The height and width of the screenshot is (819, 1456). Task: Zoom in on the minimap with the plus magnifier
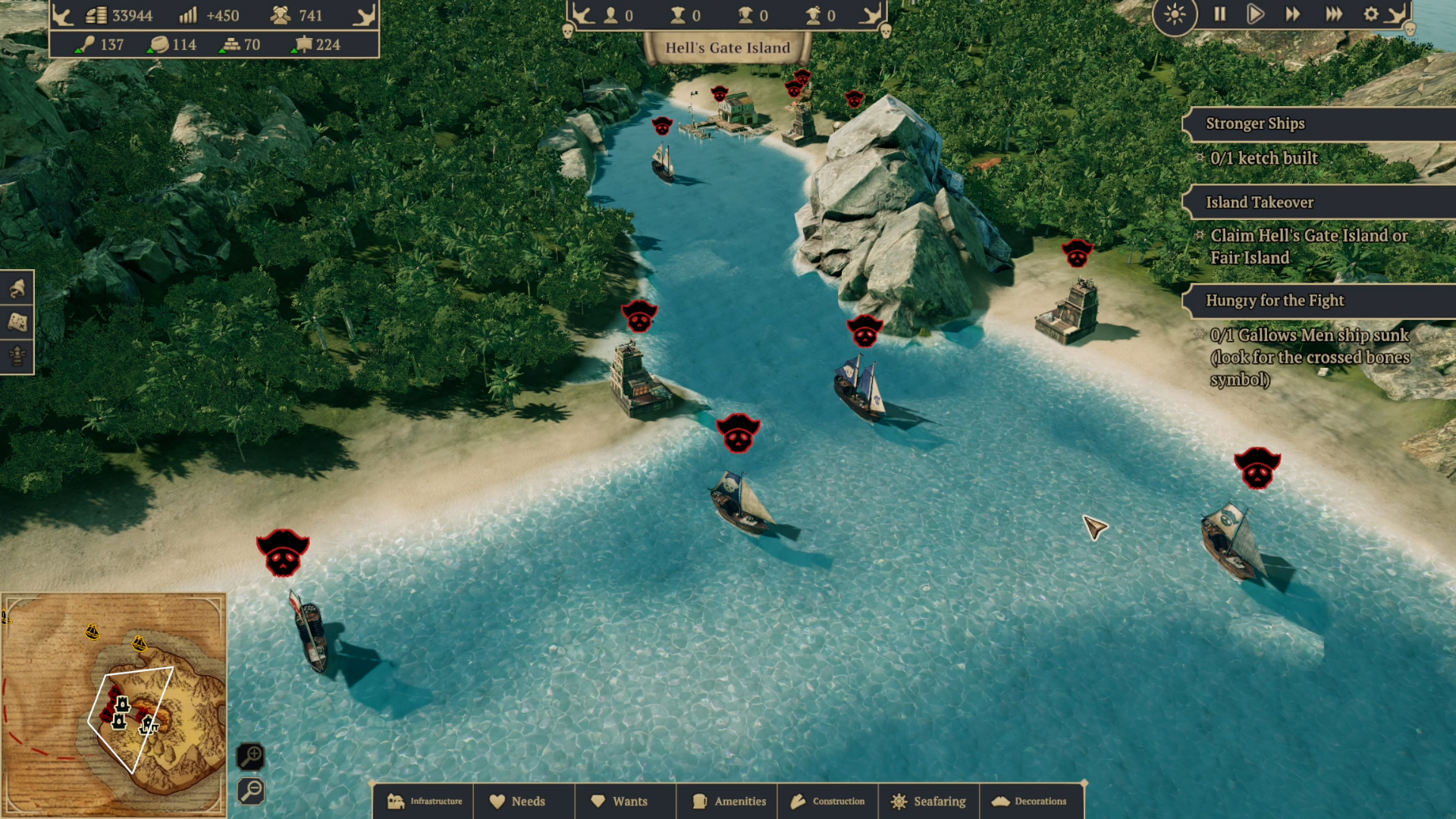[252, 757]
